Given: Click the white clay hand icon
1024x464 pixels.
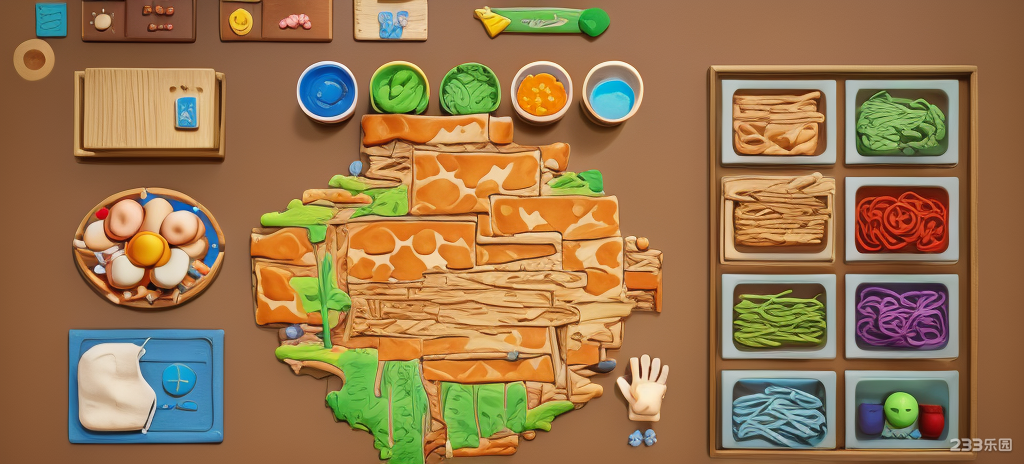Looking at the screenshot, I should coord(643,386).
